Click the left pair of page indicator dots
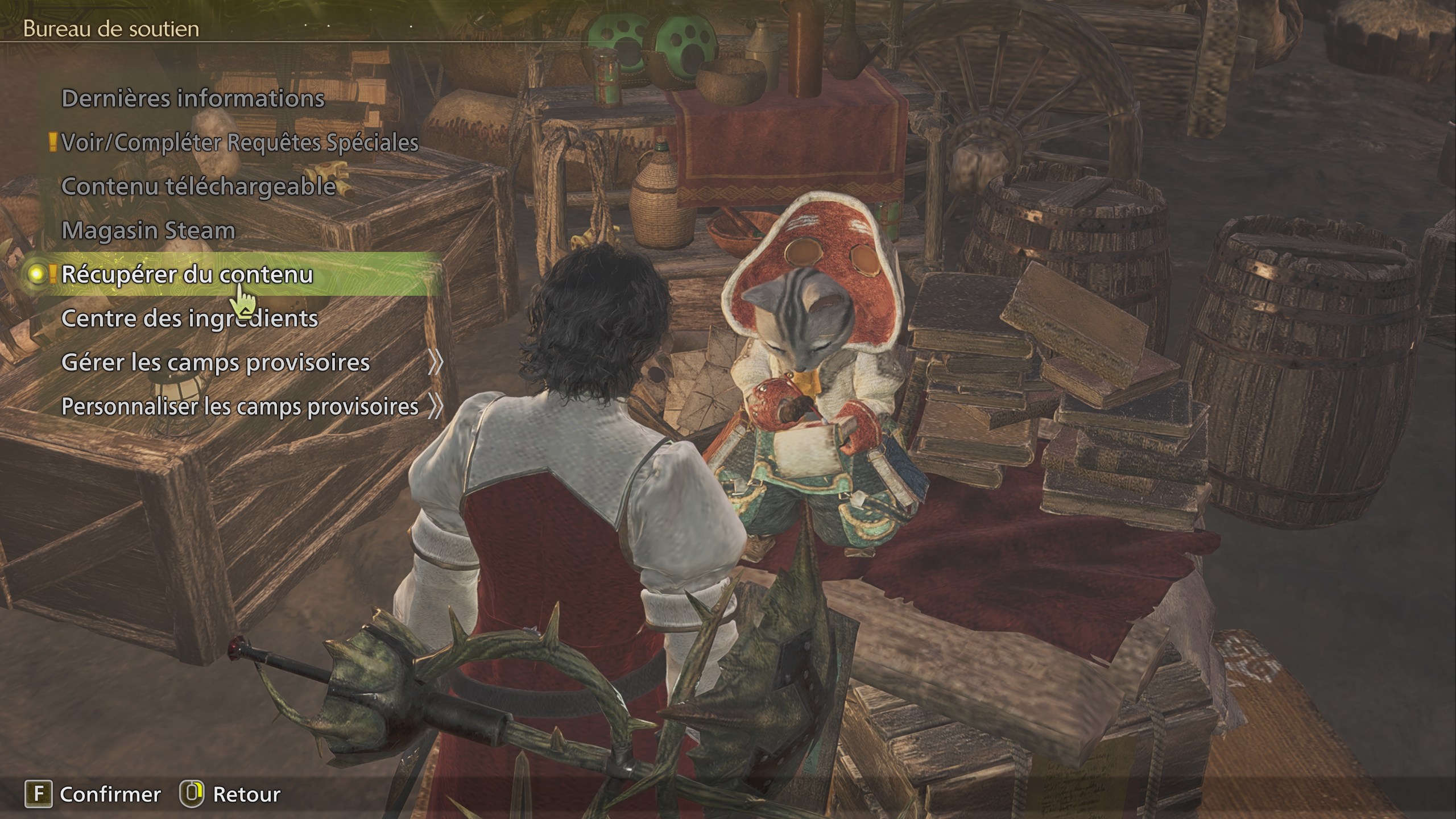 point(316,26)
